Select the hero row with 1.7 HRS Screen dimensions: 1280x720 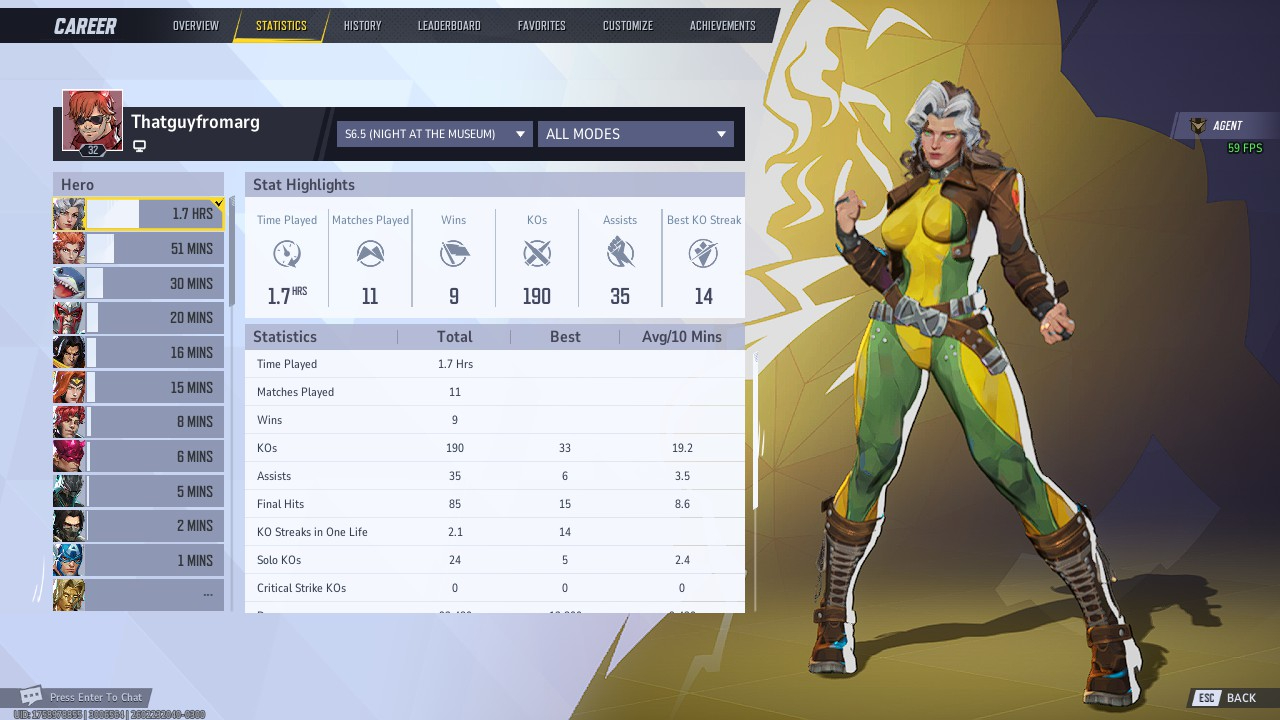139,214
